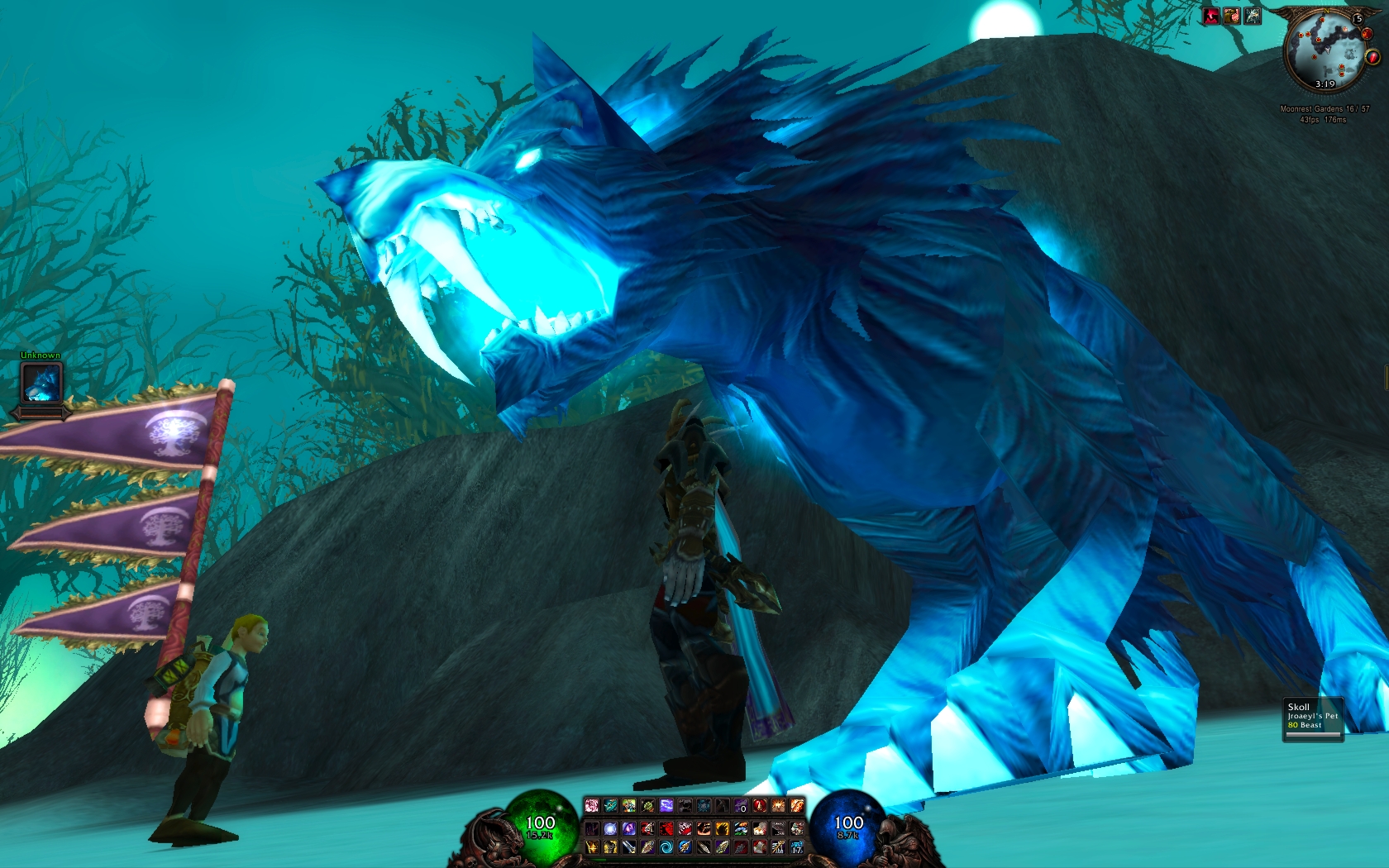Select the golden buff icon near minimap
Image resolution: width=1389 pixels, height=868 pixels.
(x=1232, y=16)
